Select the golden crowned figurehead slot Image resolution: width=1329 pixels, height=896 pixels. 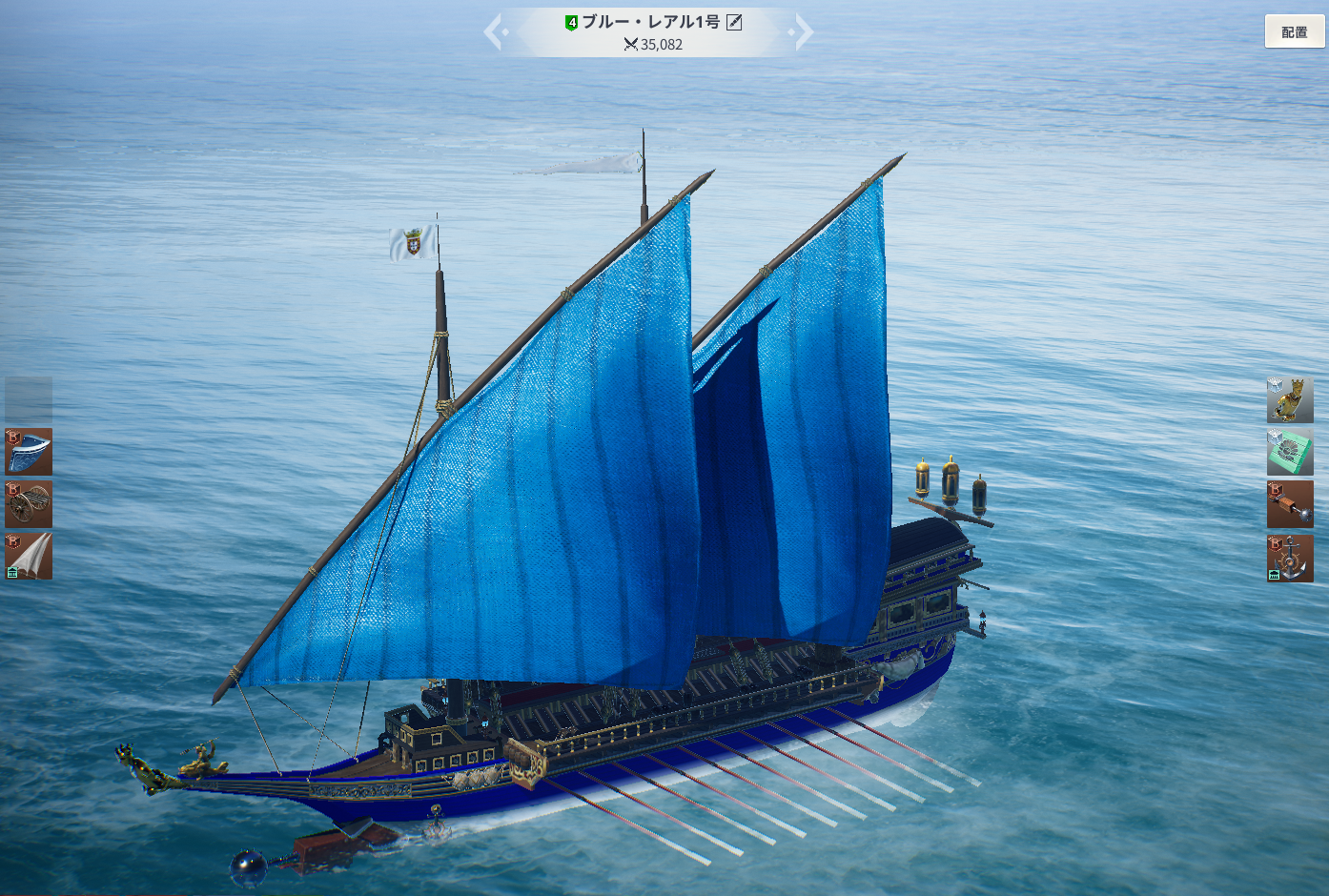pyautogui.click(x=1290, y=399)
